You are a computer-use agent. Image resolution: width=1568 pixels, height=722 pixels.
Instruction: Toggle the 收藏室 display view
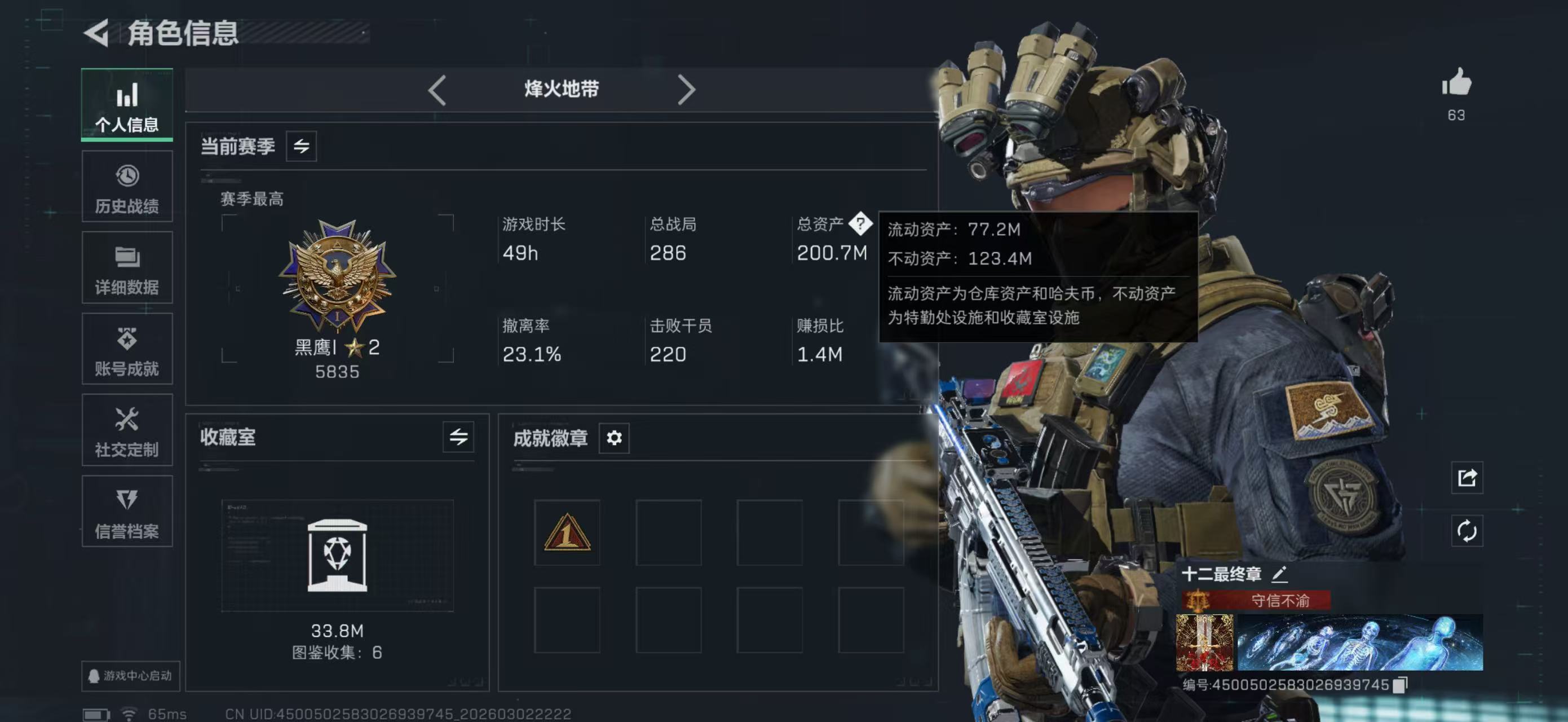pos(458,435)
